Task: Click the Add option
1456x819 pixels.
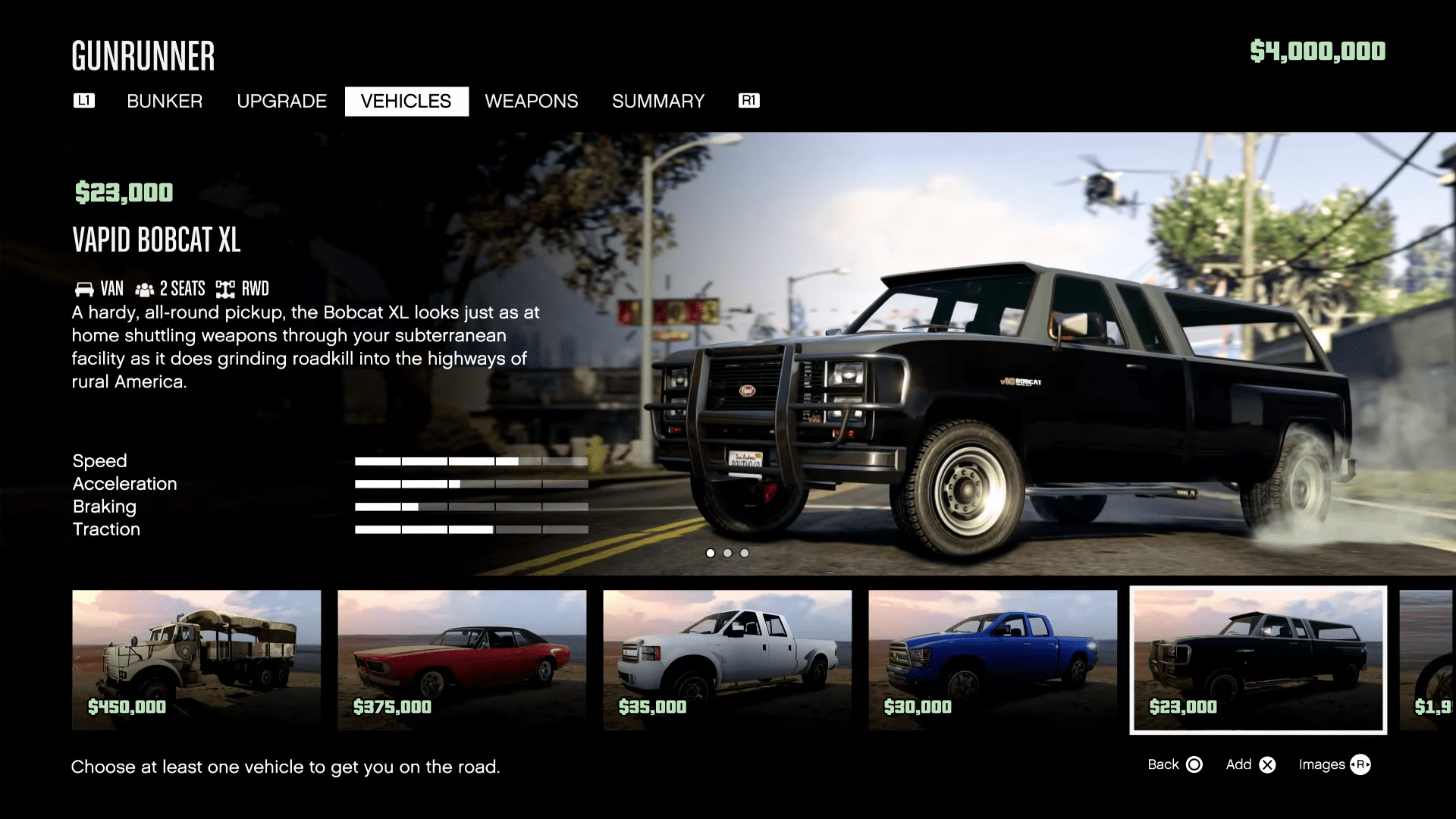Action: point(1238,764)
